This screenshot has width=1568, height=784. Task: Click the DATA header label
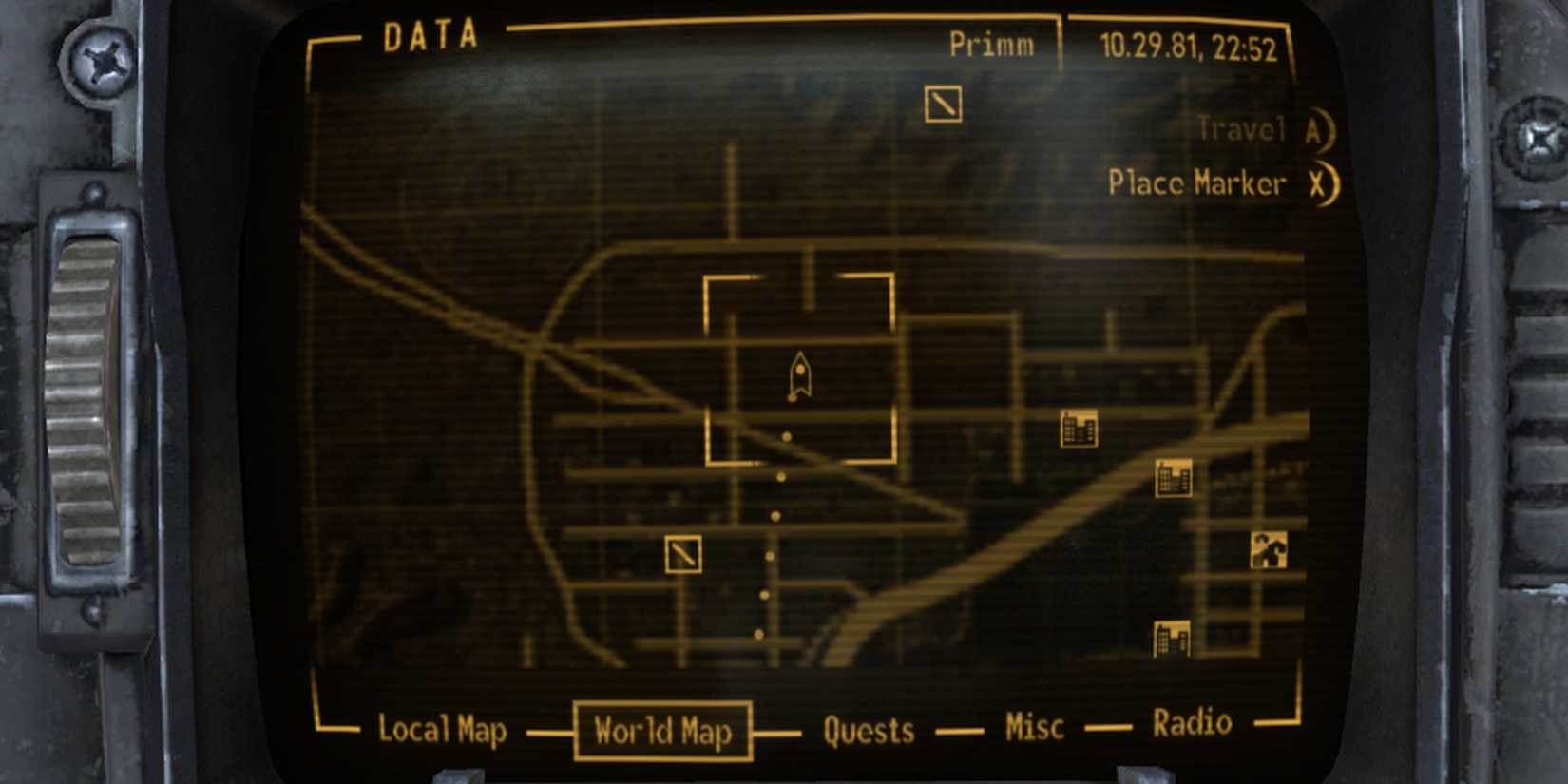click(x=430, y=36)
